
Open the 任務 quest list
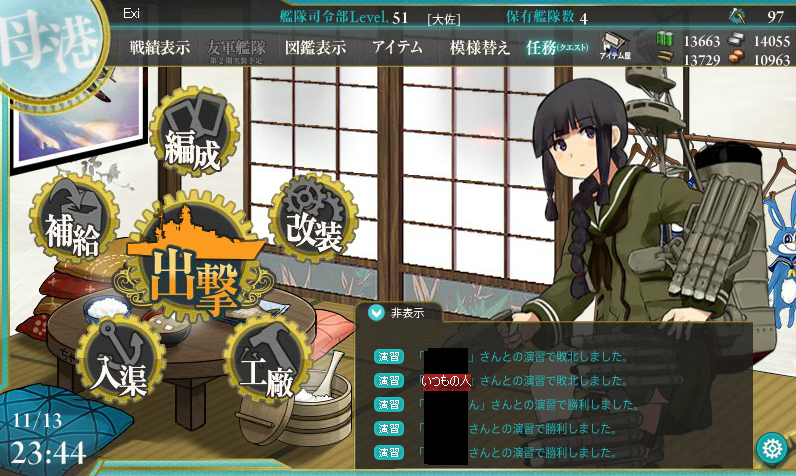coord(557,47)
